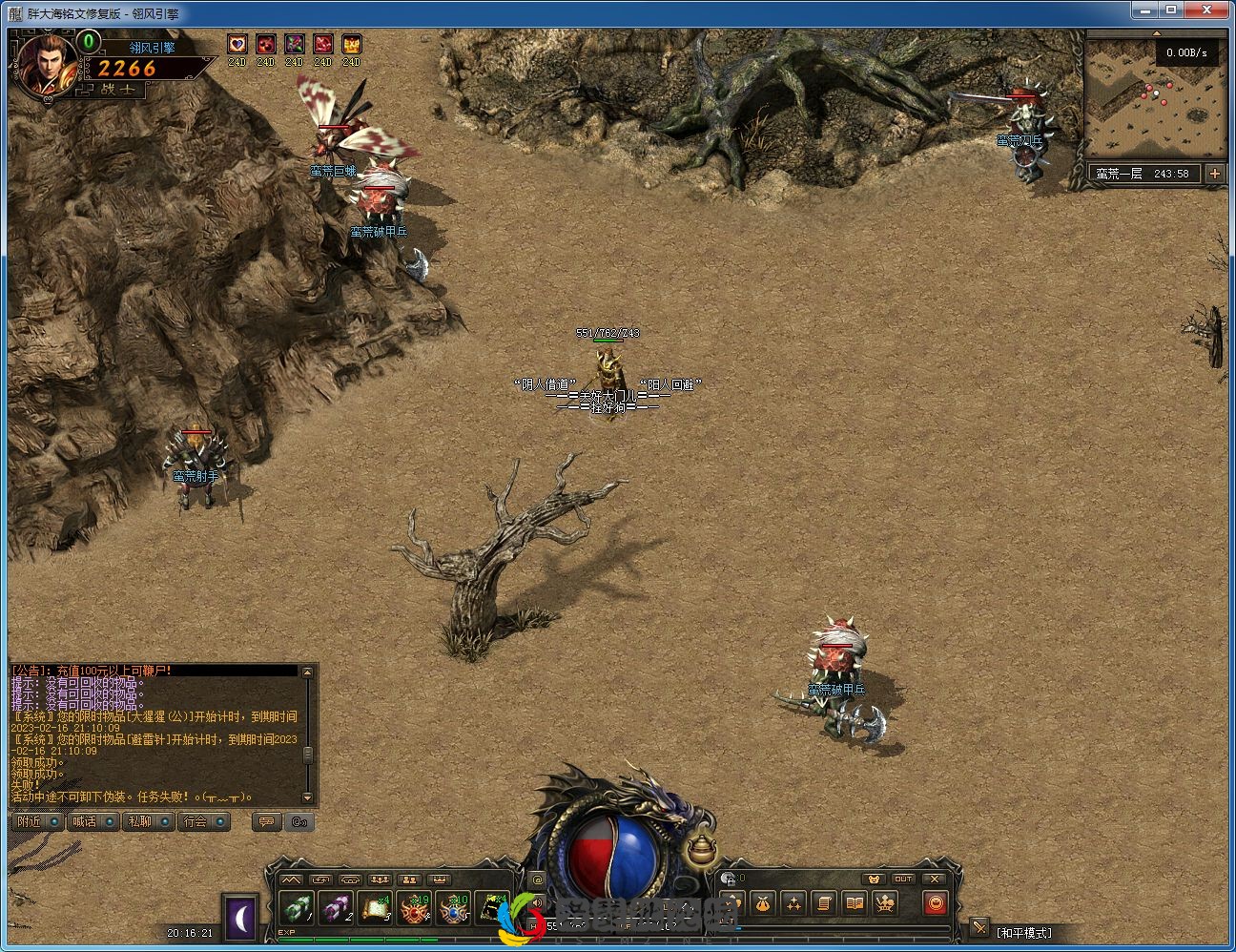Image resolution: width=1236 pixels, height=952 pixels.
Task: Open the book icon menu
Action: [x=855, y=902]
